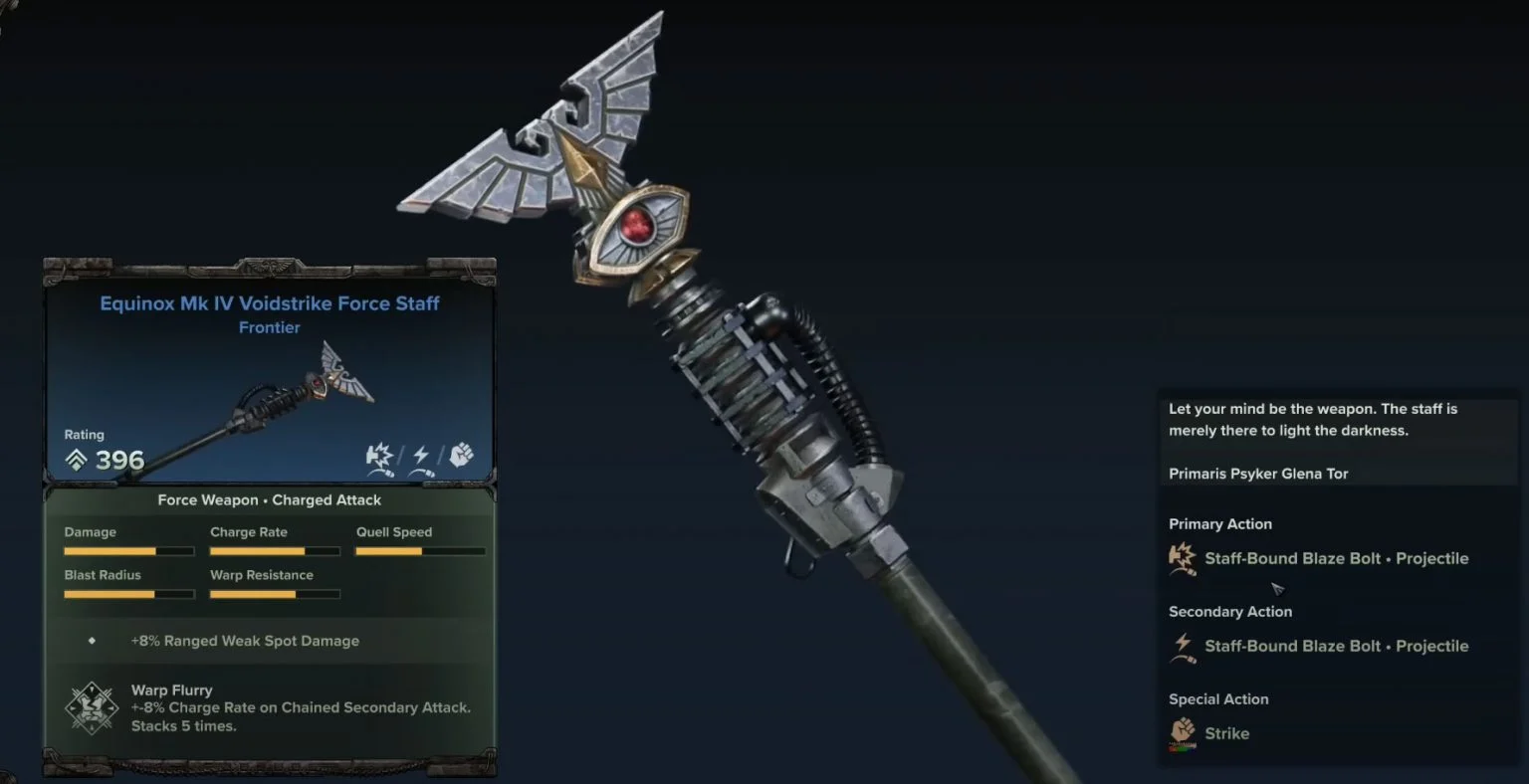Select the Ranged Weak Spot Damage perk row

tap(245, 641)
